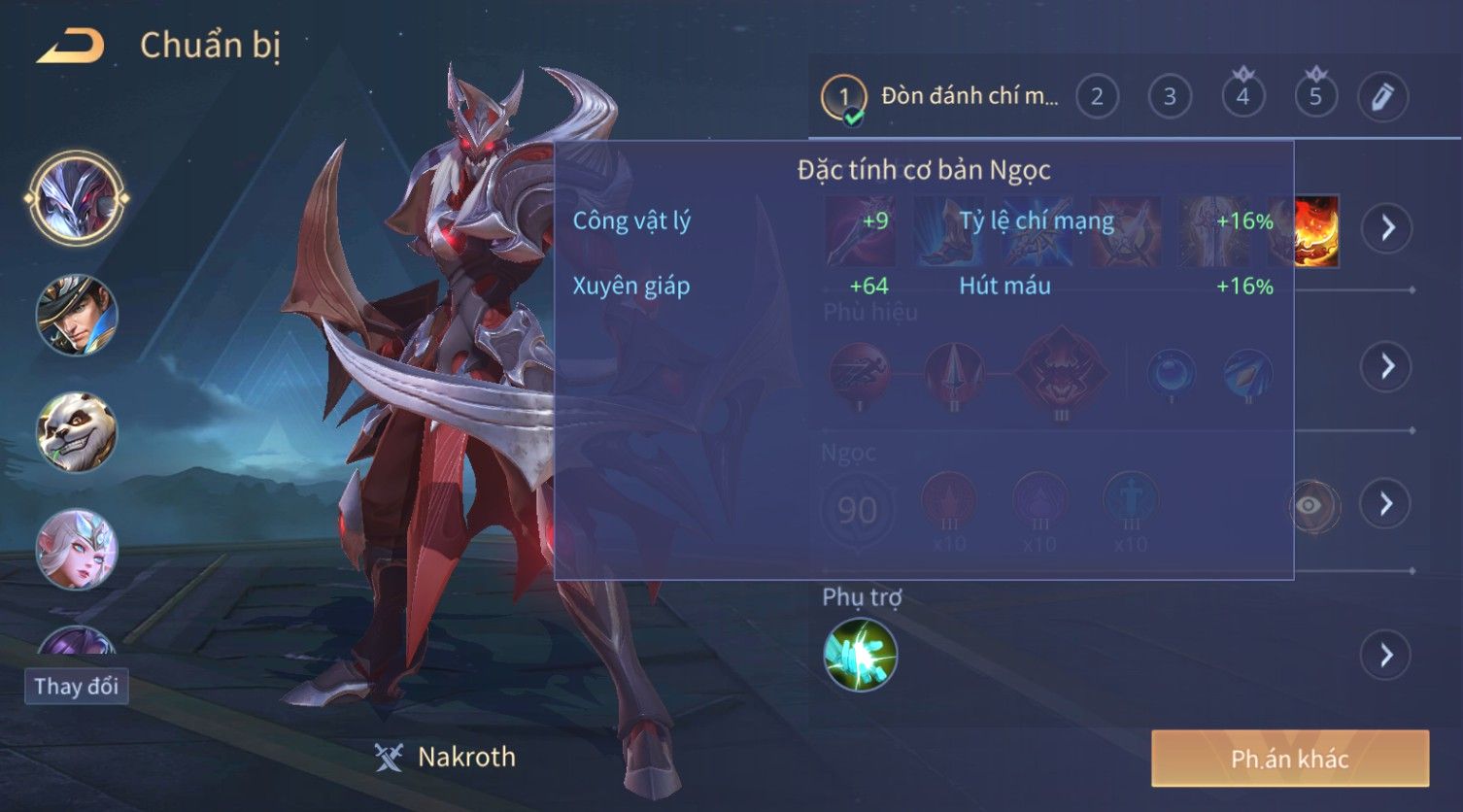Open the Phụ trợ selection arrow
1463x812 pixels.
tap(1386, 656)
